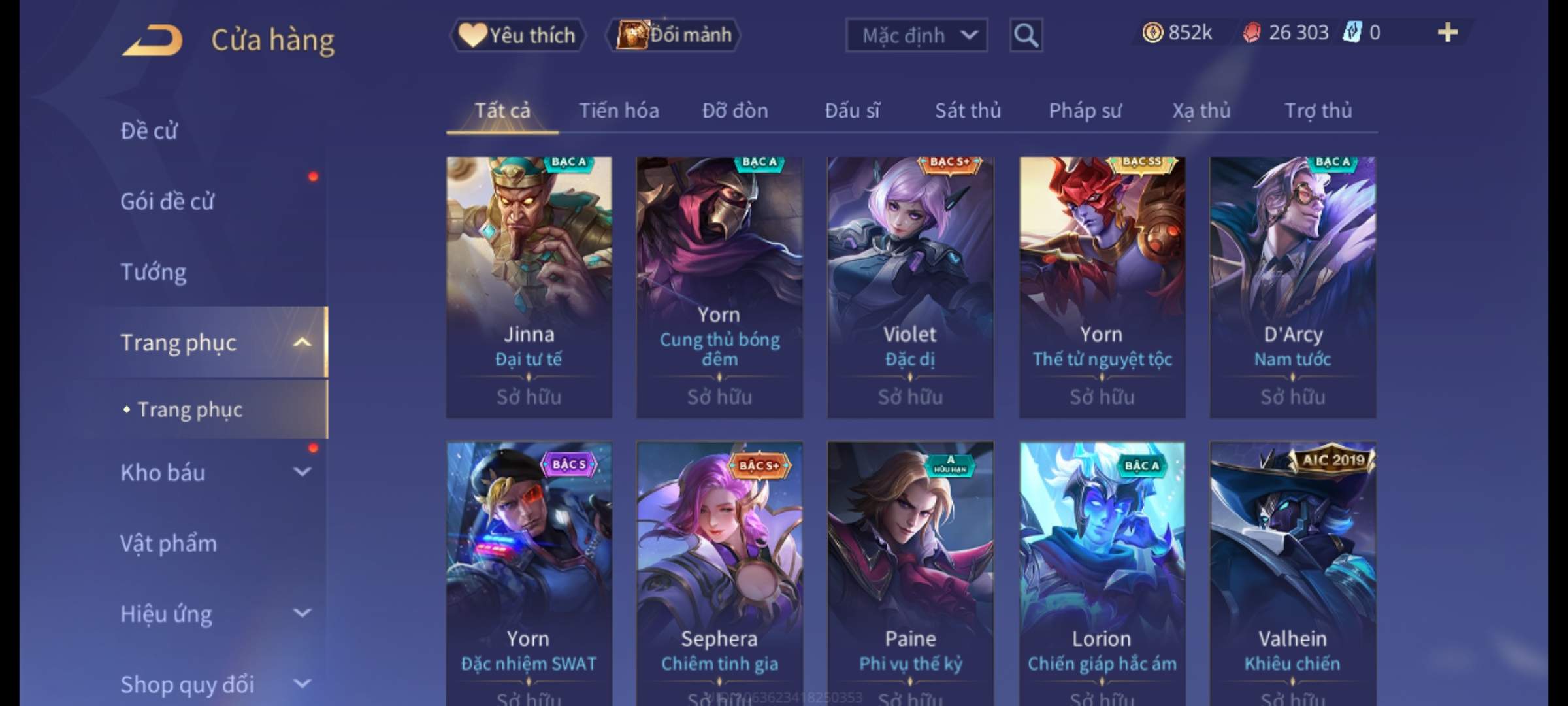Open the Đề cử menu entry
This screenshot has width=1568, height=706.
149,131
